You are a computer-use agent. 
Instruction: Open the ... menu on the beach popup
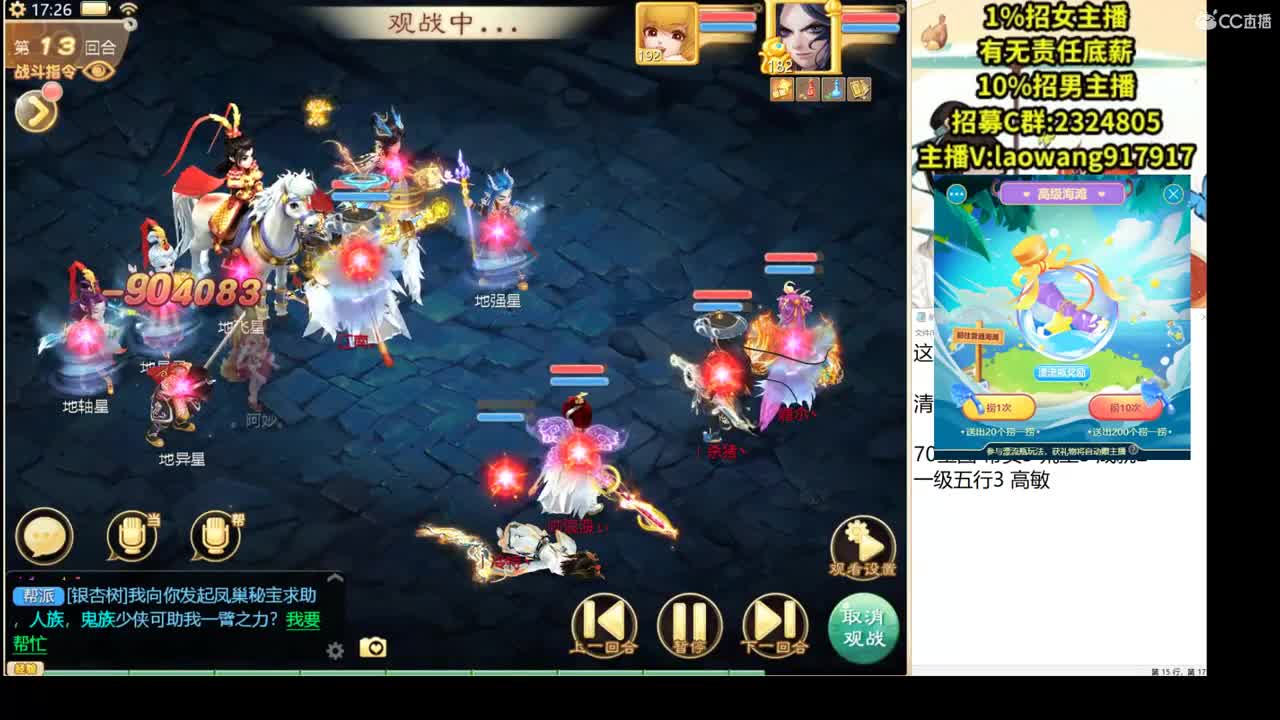point(957,194)
